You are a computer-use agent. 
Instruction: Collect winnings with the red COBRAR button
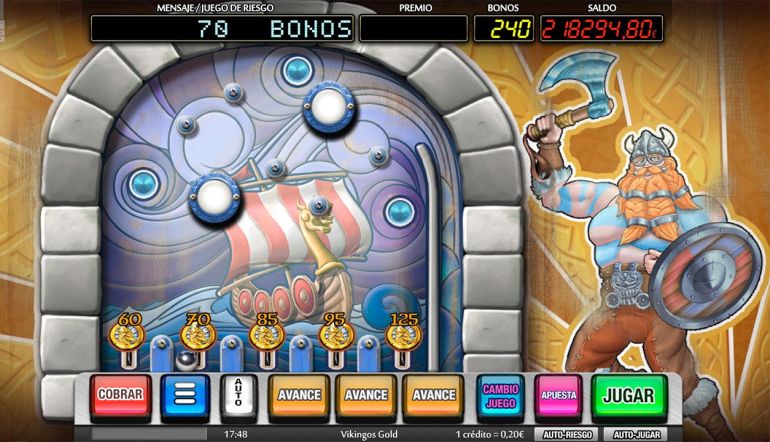click(x=121, y=395)
